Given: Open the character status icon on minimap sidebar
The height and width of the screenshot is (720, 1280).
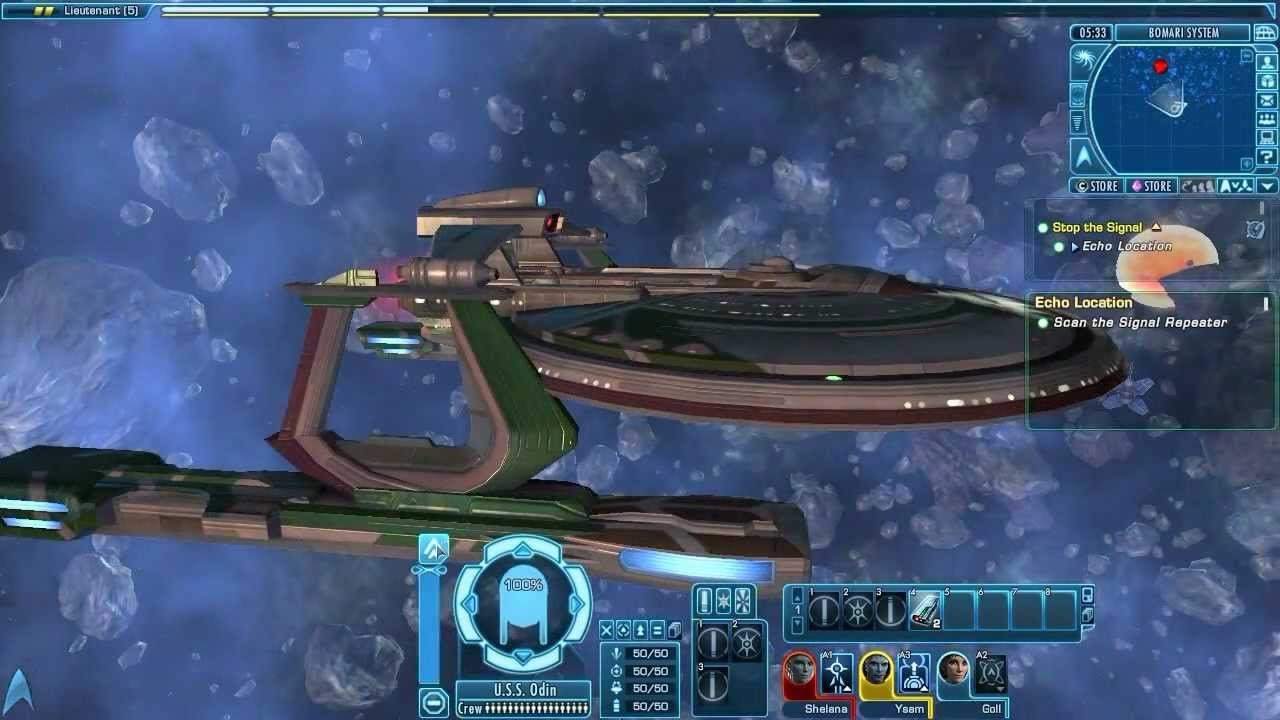Looking at the screenshot, I should [x=1266, y=62].
